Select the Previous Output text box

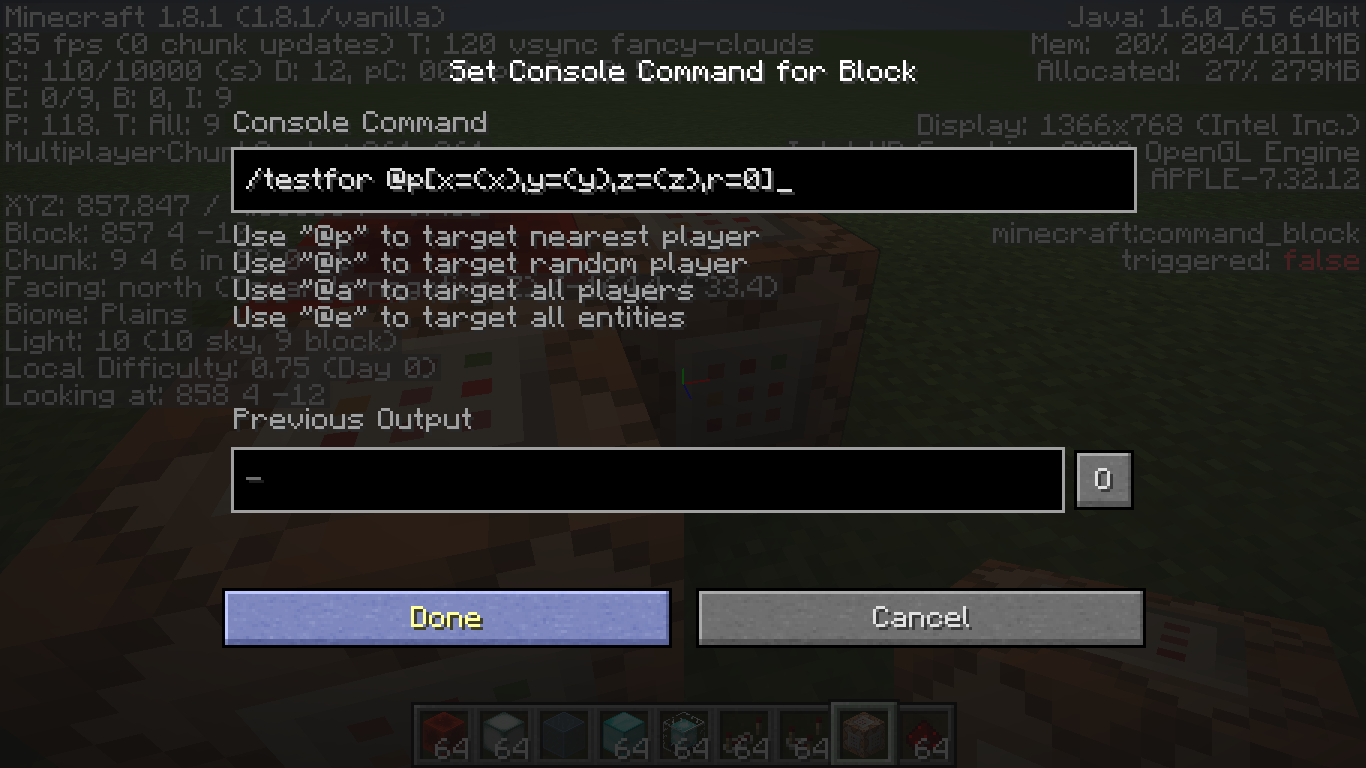coord(647,480)
